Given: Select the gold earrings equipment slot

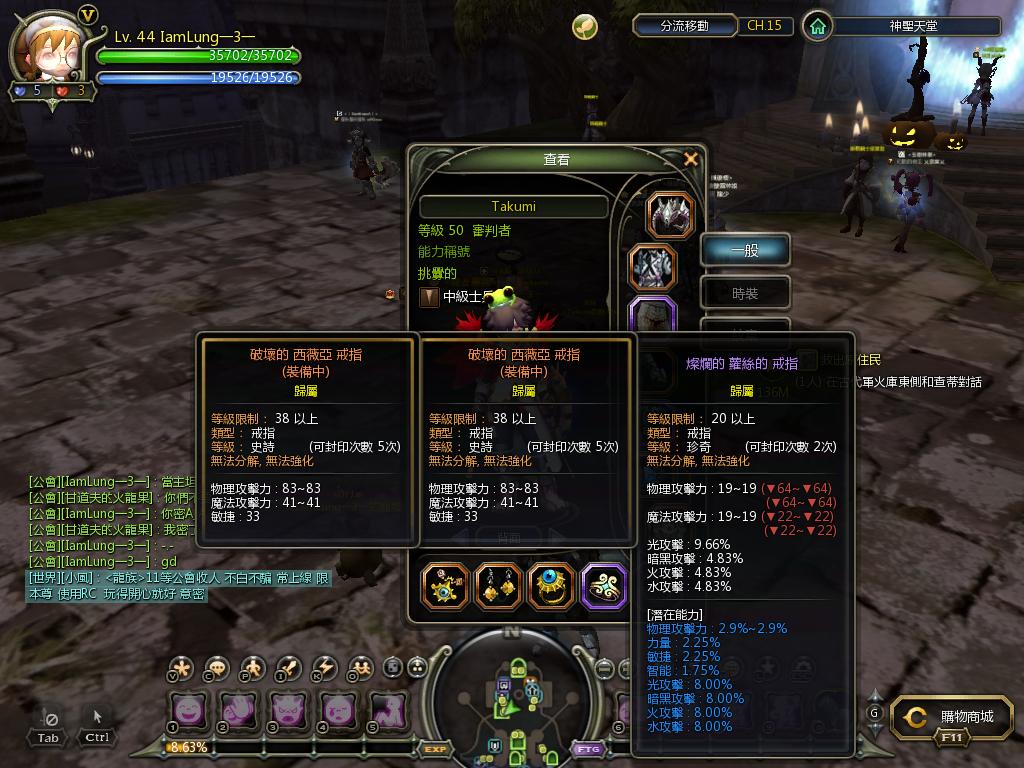Looking at the screenshot, I should (x=497, y=585).
